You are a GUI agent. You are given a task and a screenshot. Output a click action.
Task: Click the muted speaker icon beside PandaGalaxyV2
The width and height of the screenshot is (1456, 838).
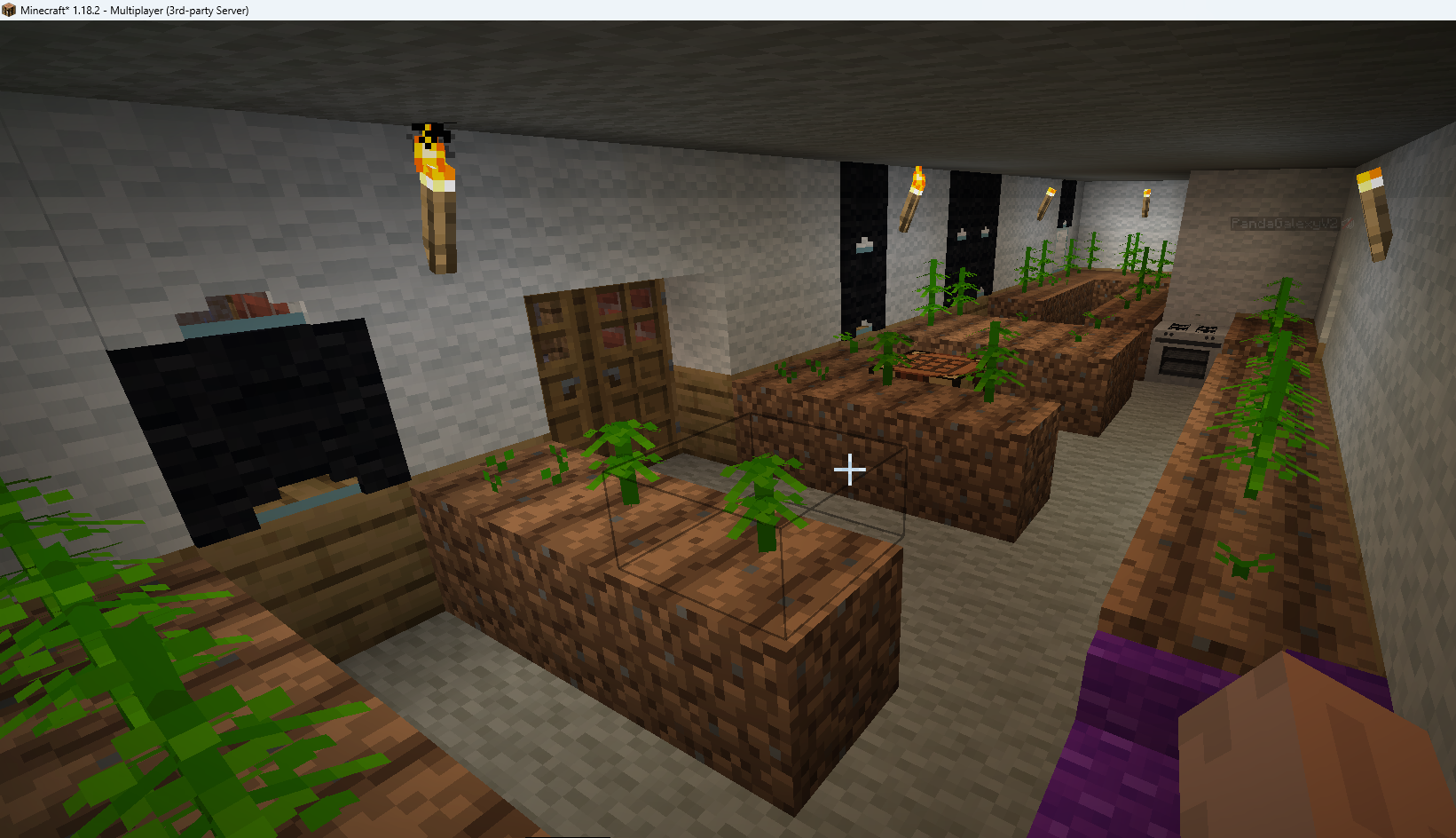[x=1348, y=224]
